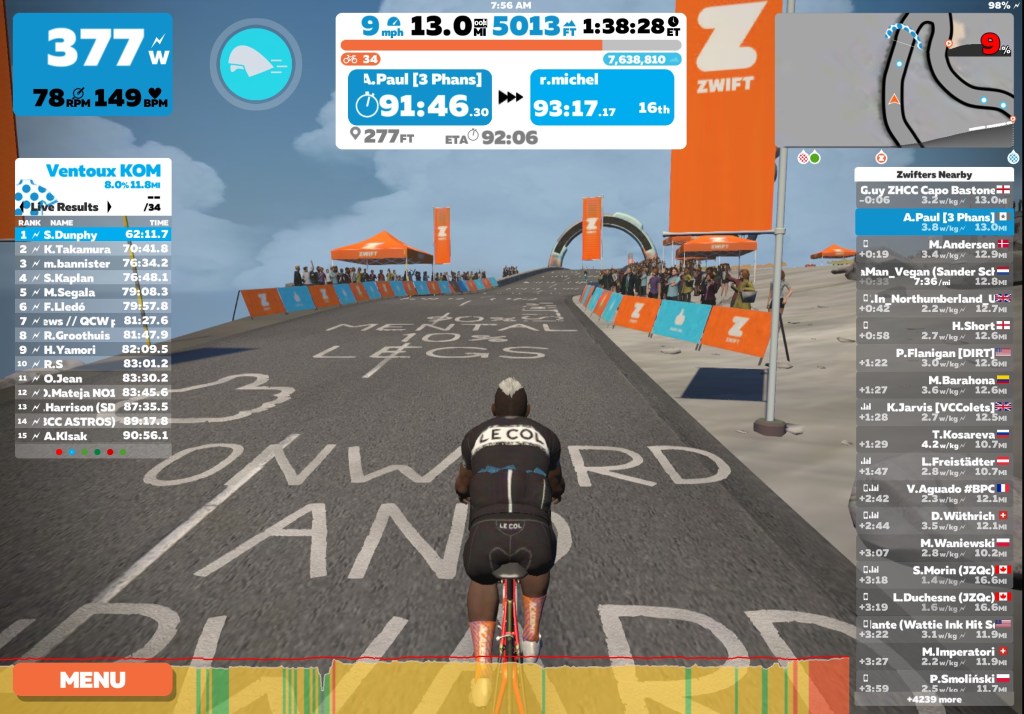This screenshot has height=714, width=1024.
Task: Go to next Live Results view
Action: [x=108, y=207]
